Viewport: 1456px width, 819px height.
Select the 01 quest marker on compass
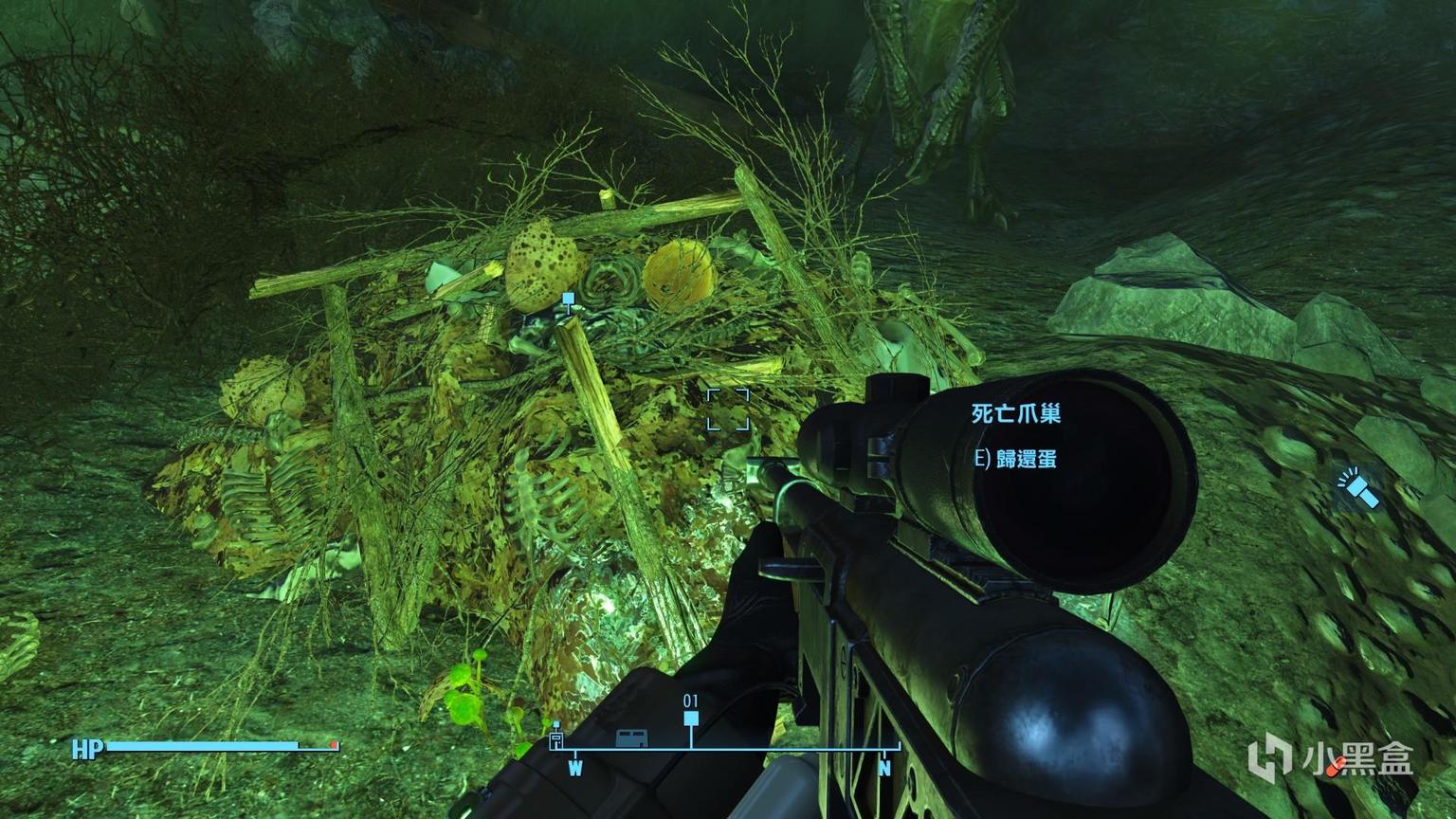click(691, 719)
